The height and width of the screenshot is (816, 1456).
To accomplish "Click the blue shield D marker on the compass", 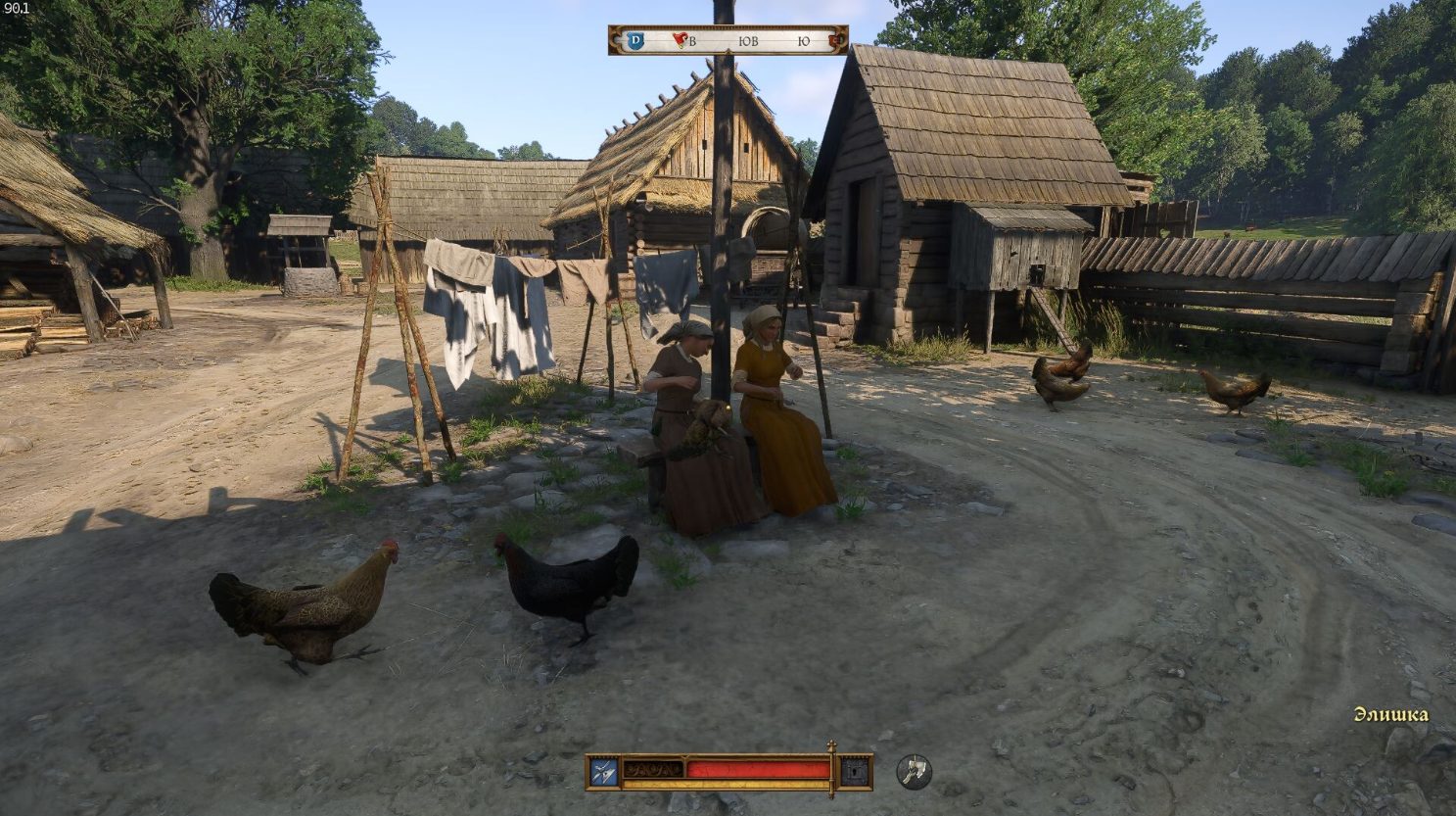I will click(x=635, y=40).
